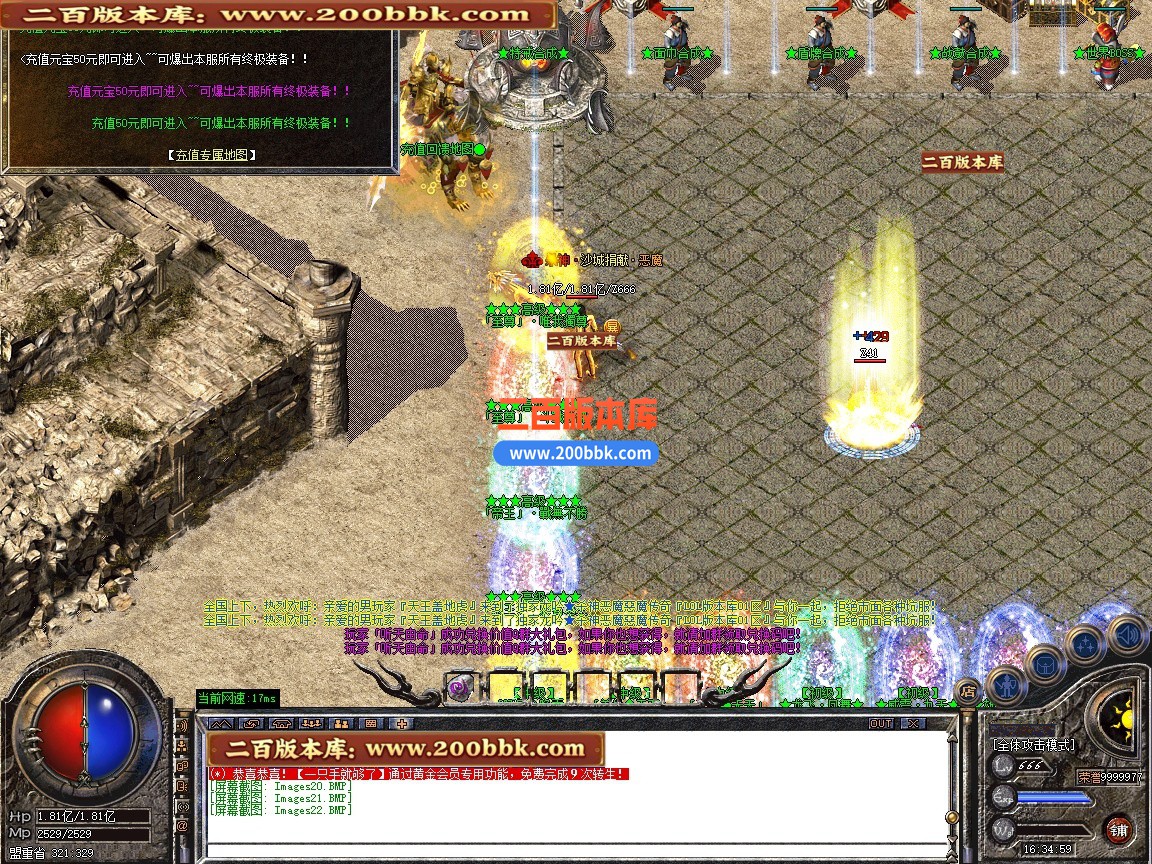Click the red 铺 stall button
Screen dimensions: 1152x864
[x=1117, y=829]
